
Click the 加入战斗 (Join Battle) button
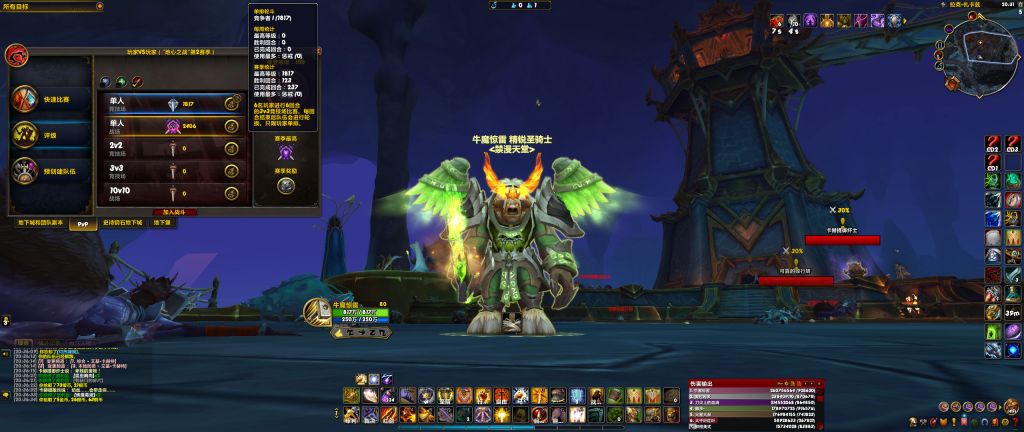click(x=174, y=212)
